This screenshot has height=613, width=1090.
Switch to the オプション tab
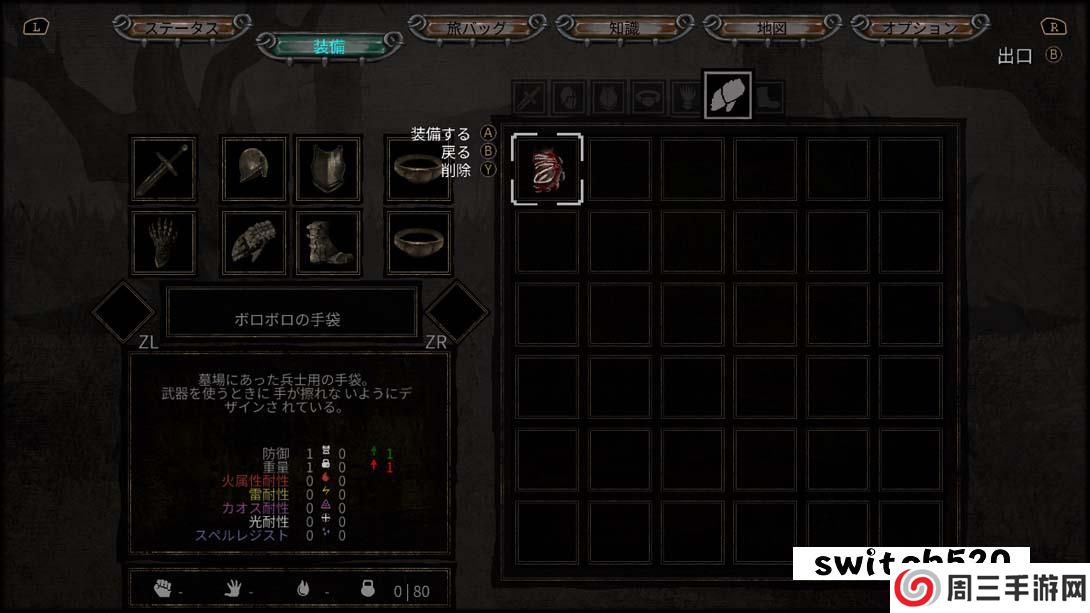(x=919, y=27)
